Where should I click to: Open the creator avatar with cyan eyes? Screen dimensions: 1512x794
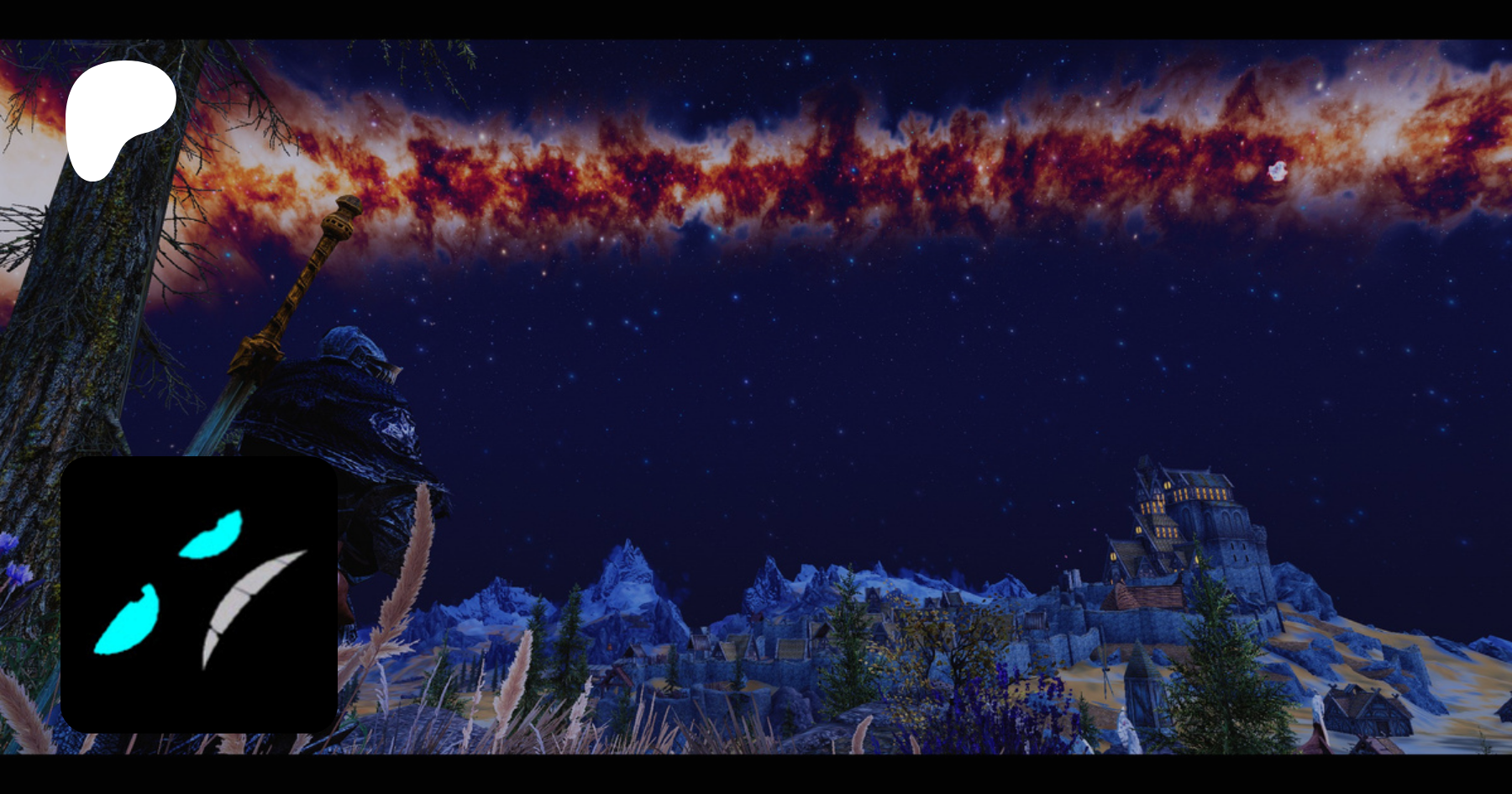(199, 594)
